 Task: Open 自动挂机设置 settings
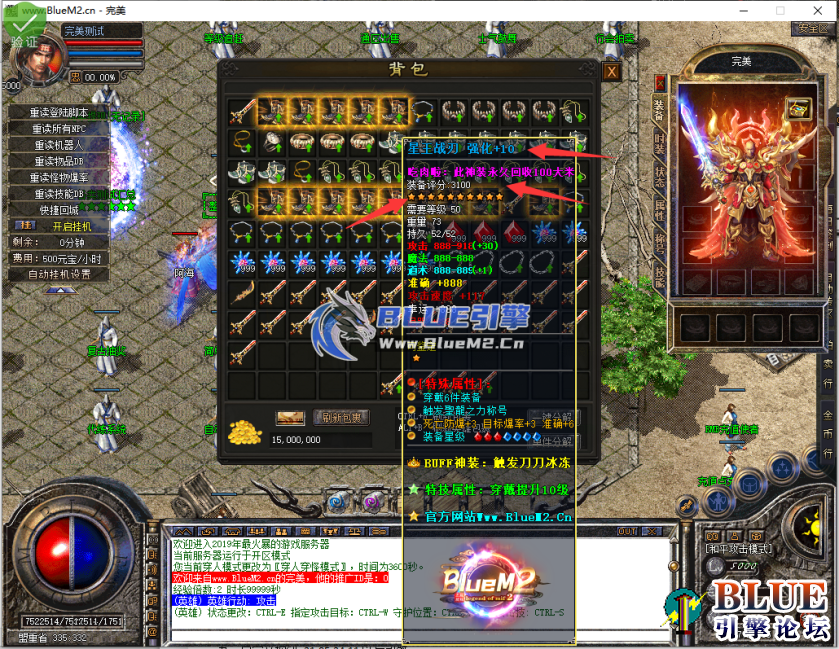pos(59,274)
